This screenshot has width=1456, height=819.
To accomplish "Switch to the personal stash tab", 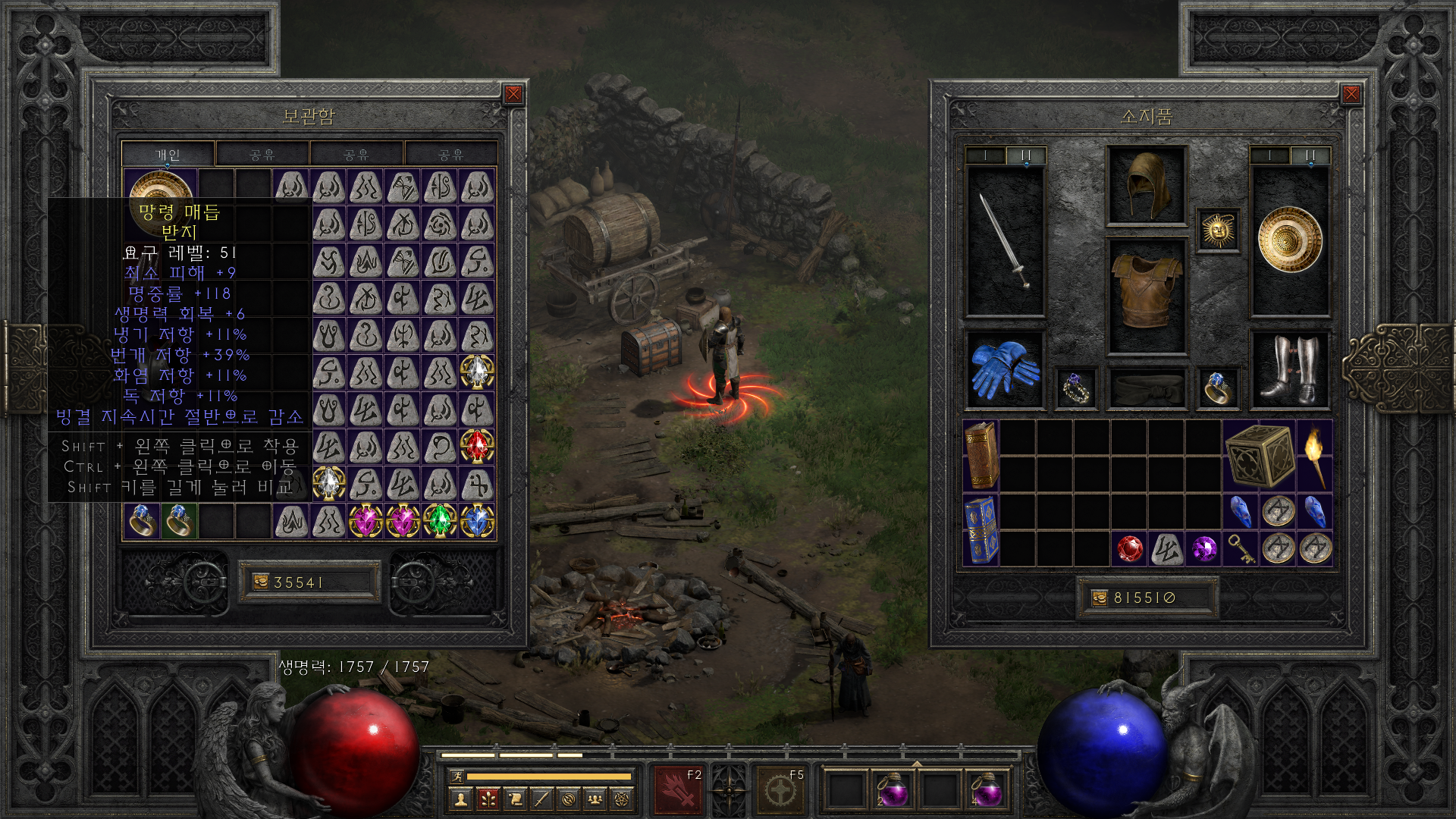I will click(x=168, y=155).
